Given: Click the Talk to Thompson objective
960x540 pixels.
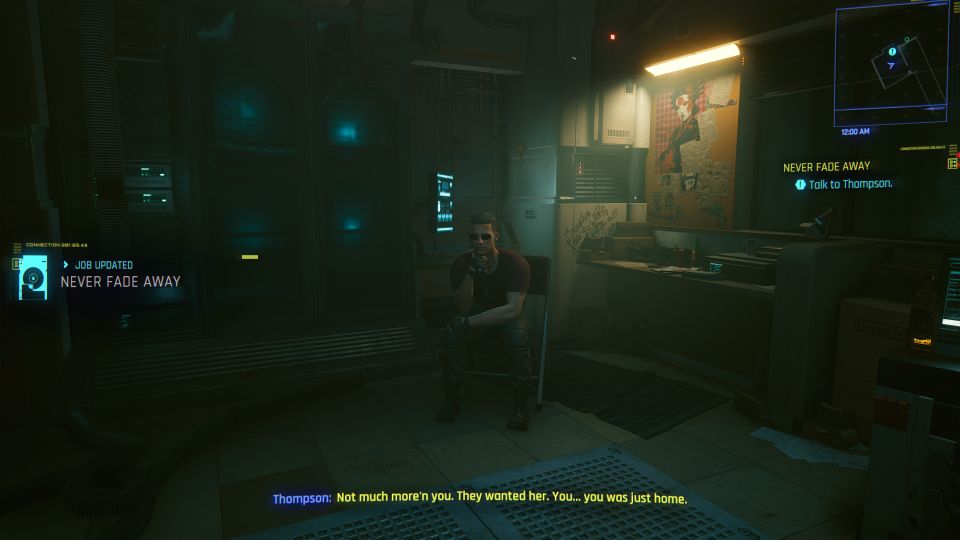Looking at the screenshot, I should tap(850, 184).
